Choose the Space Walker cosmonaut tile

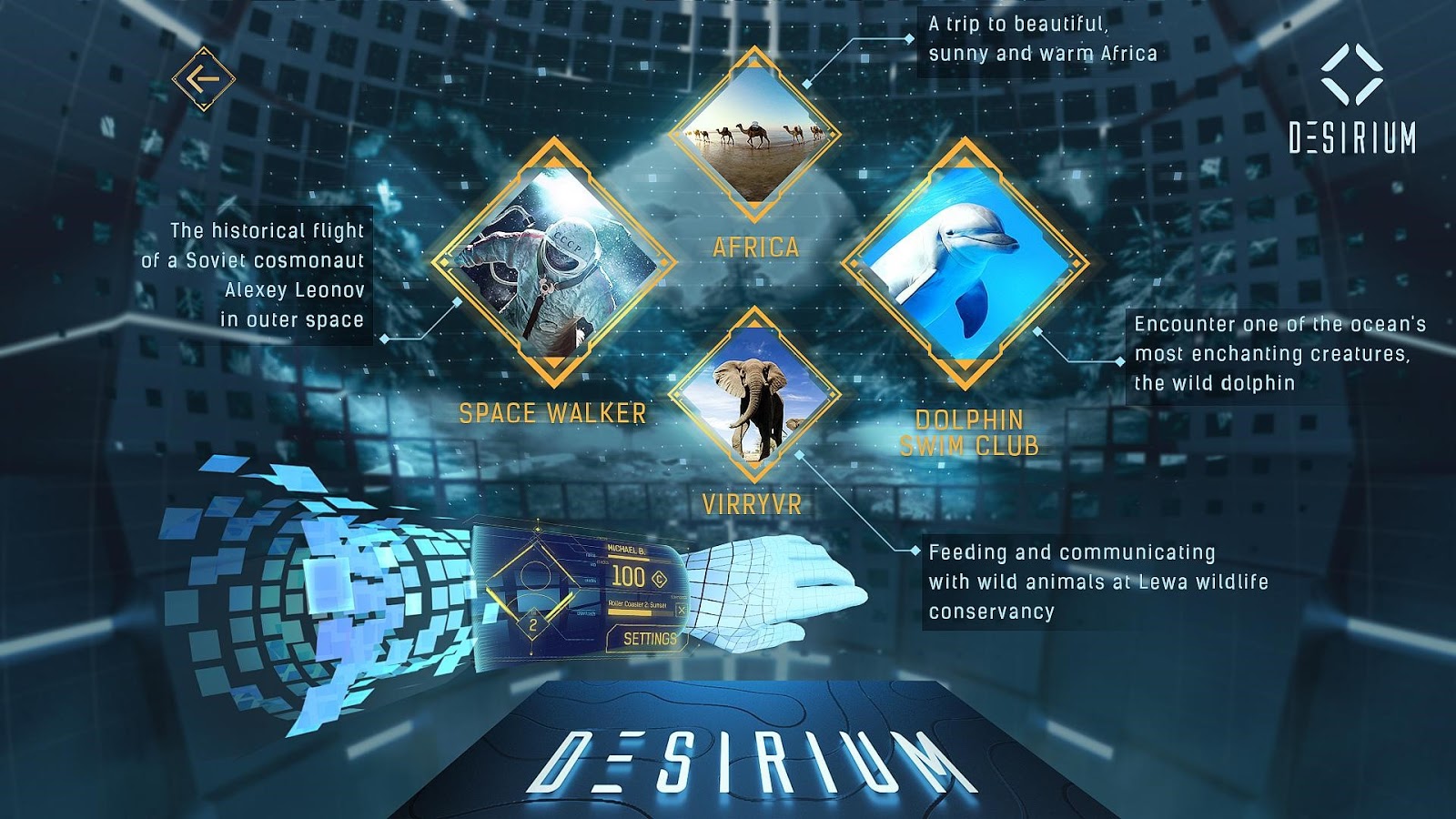click(553, 263)
